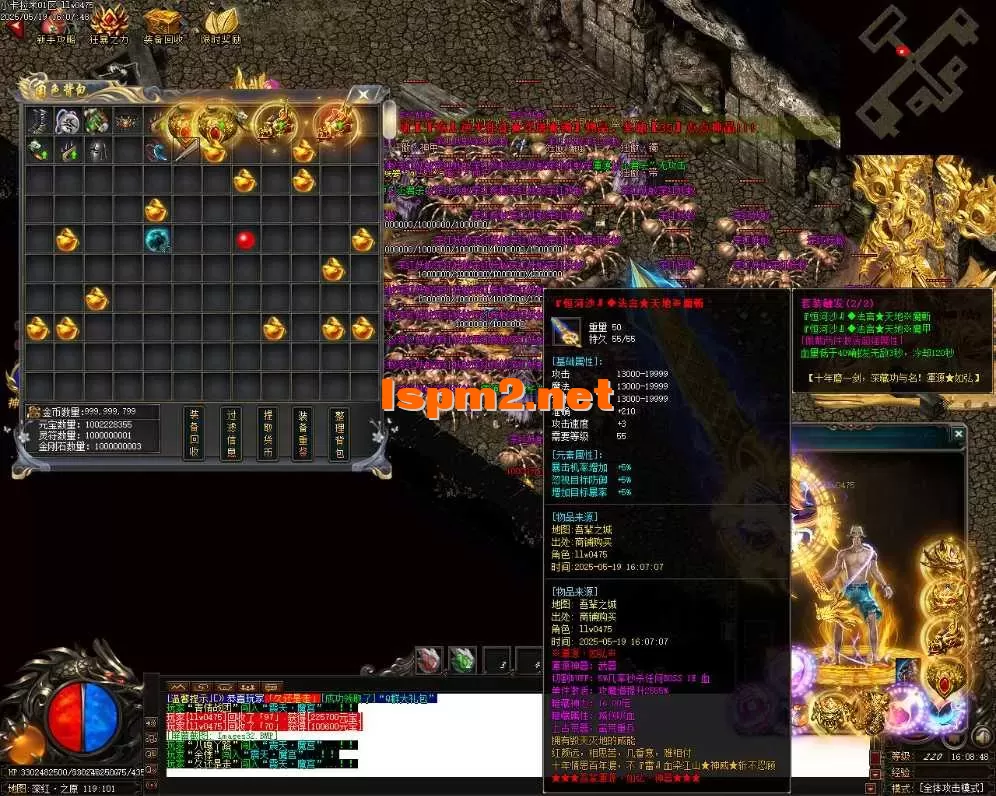Open the 过滤信息 filter button
Image resolution: width=996 pixels, height=796 pixels.
pyautogui.click(x=231, y=434)
